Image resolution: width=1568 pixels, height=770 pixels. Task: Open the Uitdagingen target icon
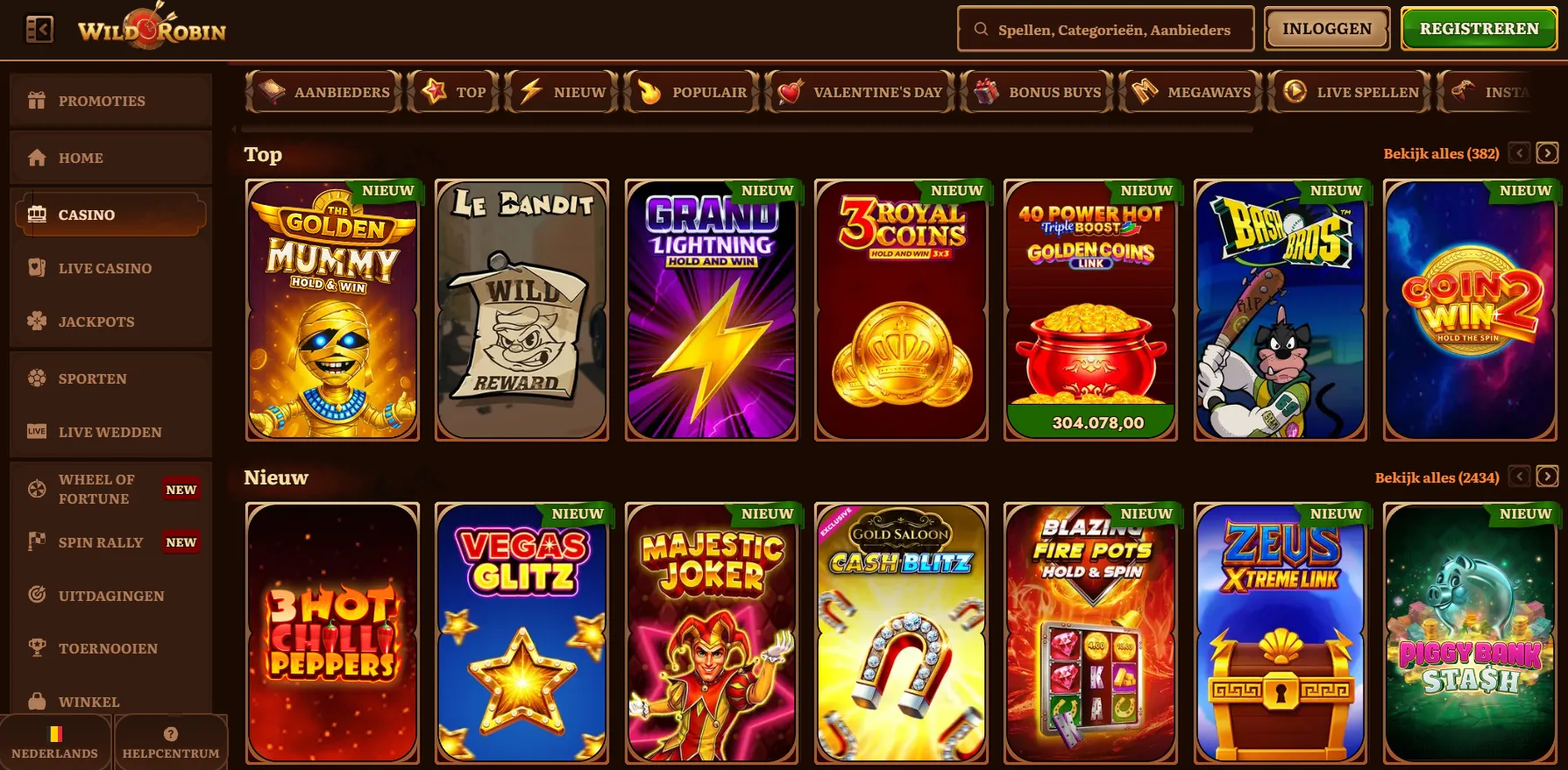pos(36,596)
